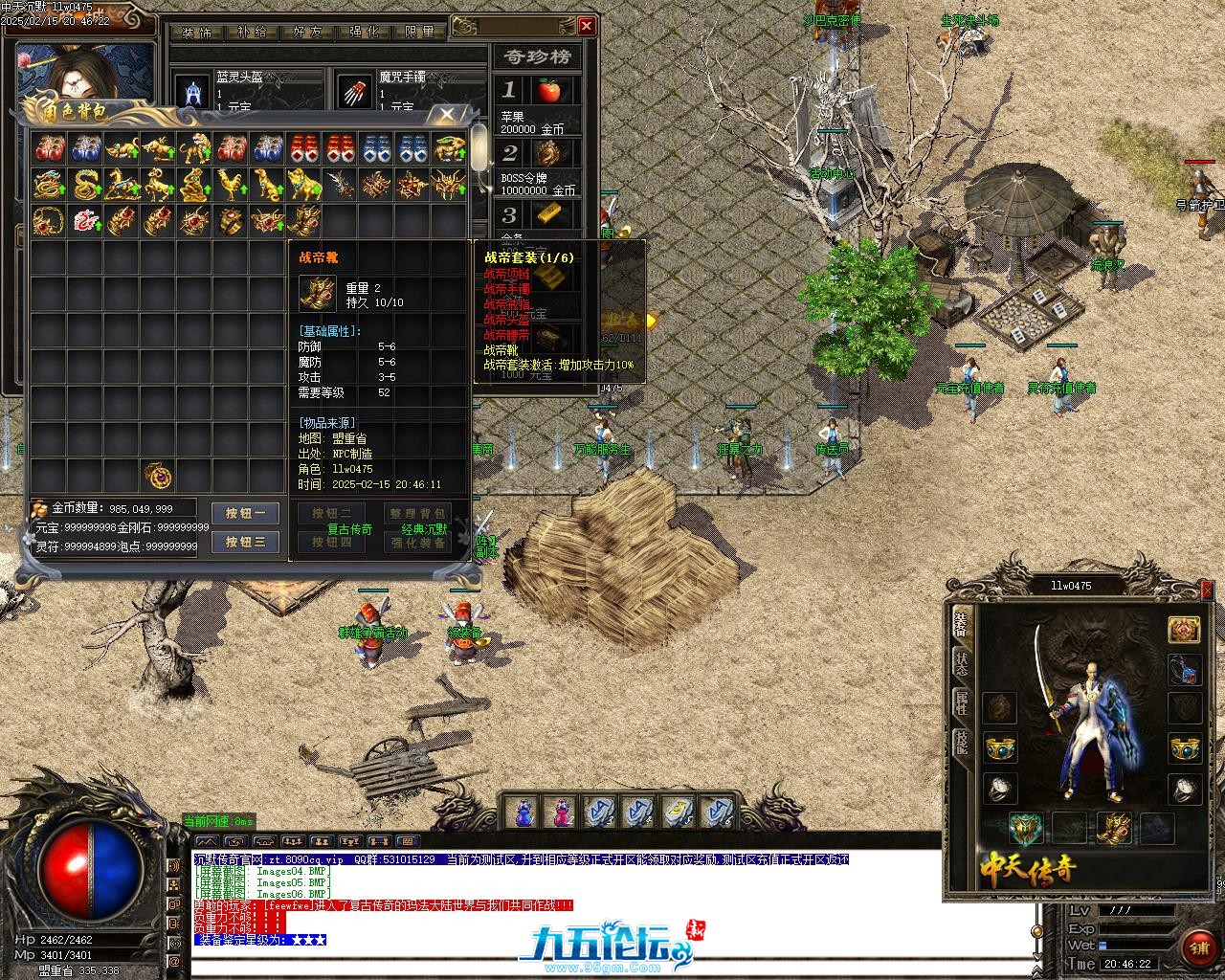Select the 蓝灵头盔 helmet shop item

click(194, 93)
